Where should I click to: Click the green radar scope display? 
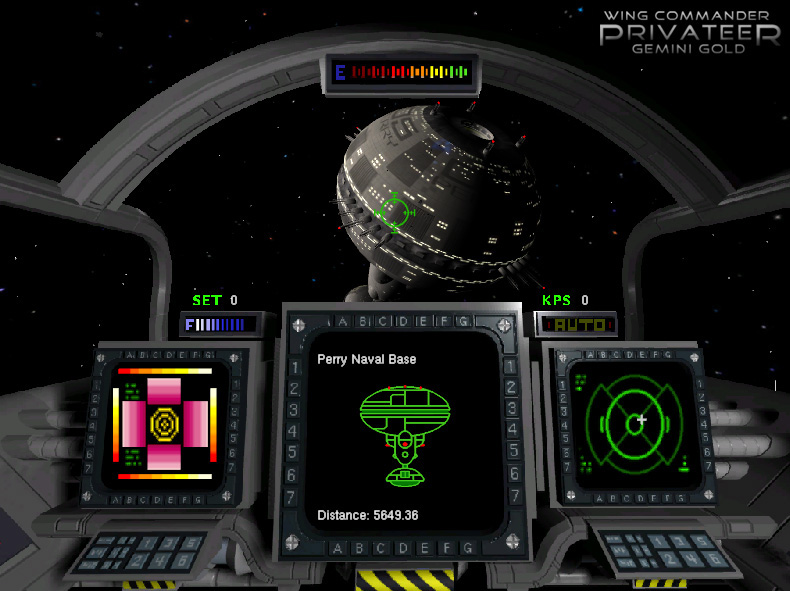(638, 421)
